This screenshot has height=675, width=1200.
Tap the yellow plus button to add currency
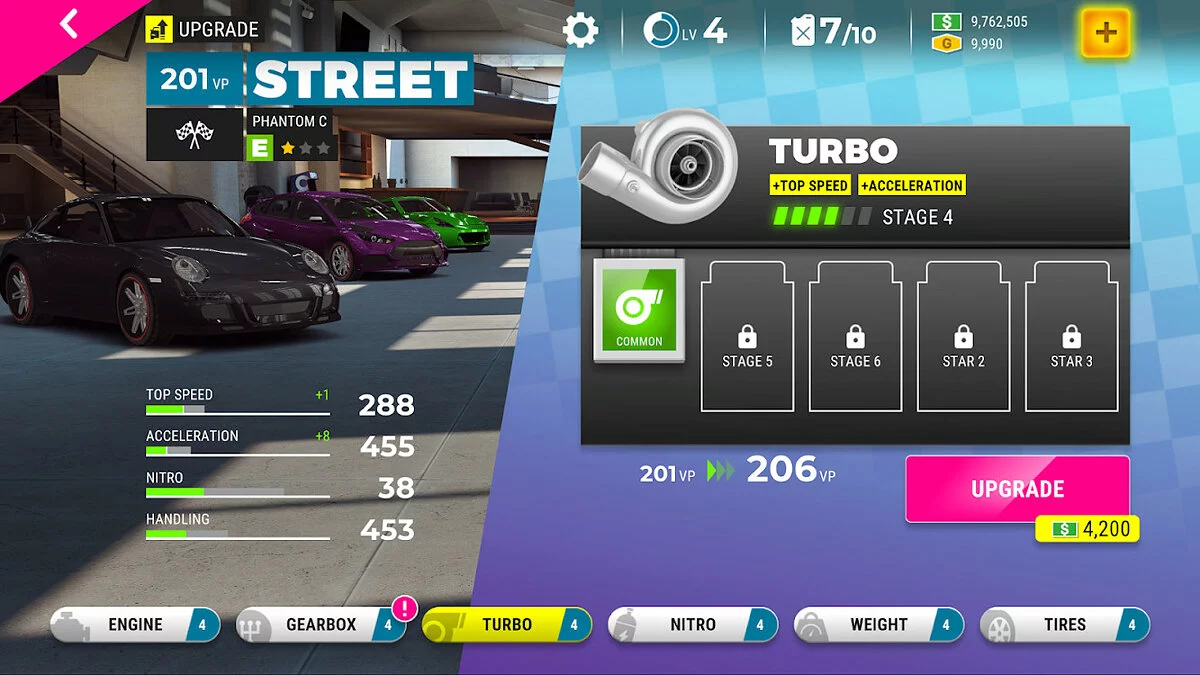[x=1105, y=32]
